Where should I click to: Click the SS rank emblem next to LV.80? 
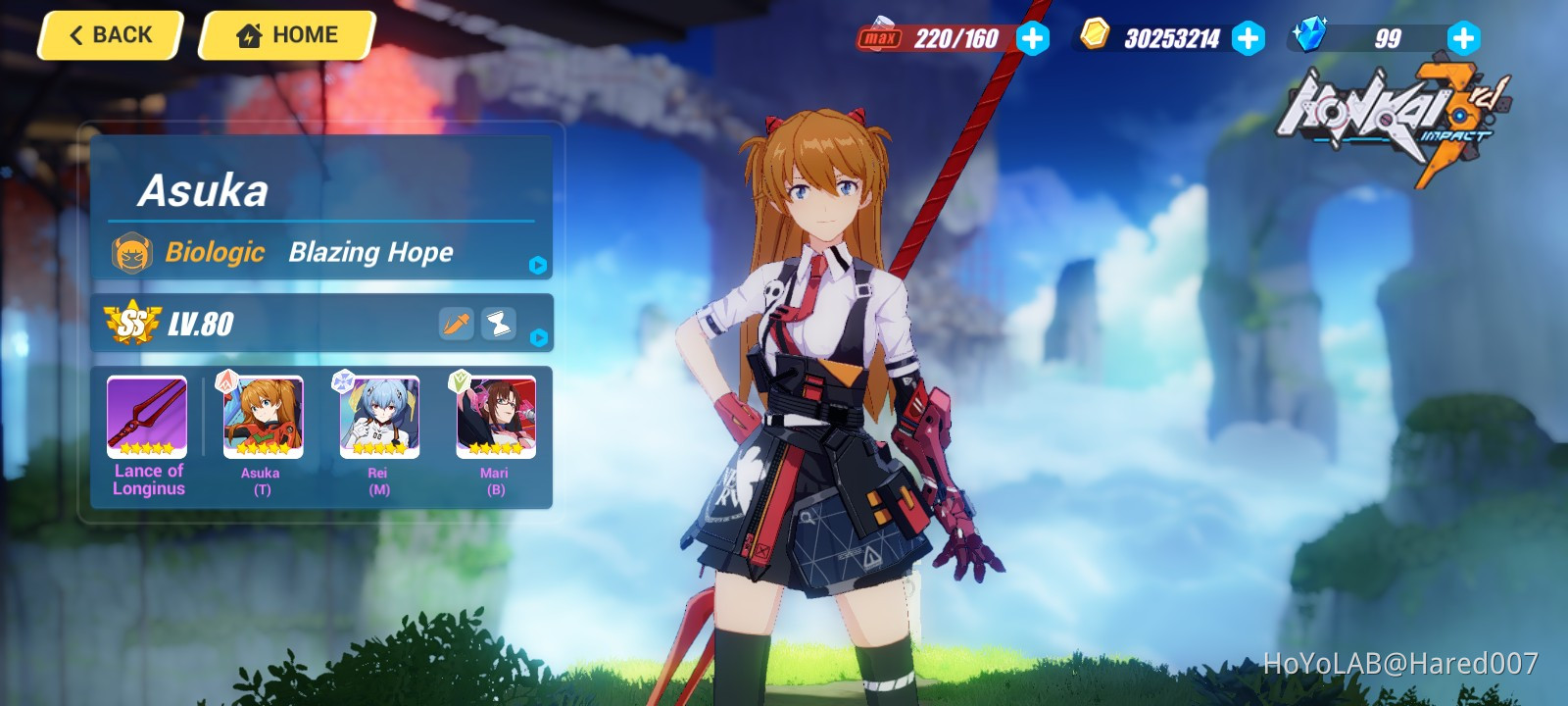pos(134,323)
